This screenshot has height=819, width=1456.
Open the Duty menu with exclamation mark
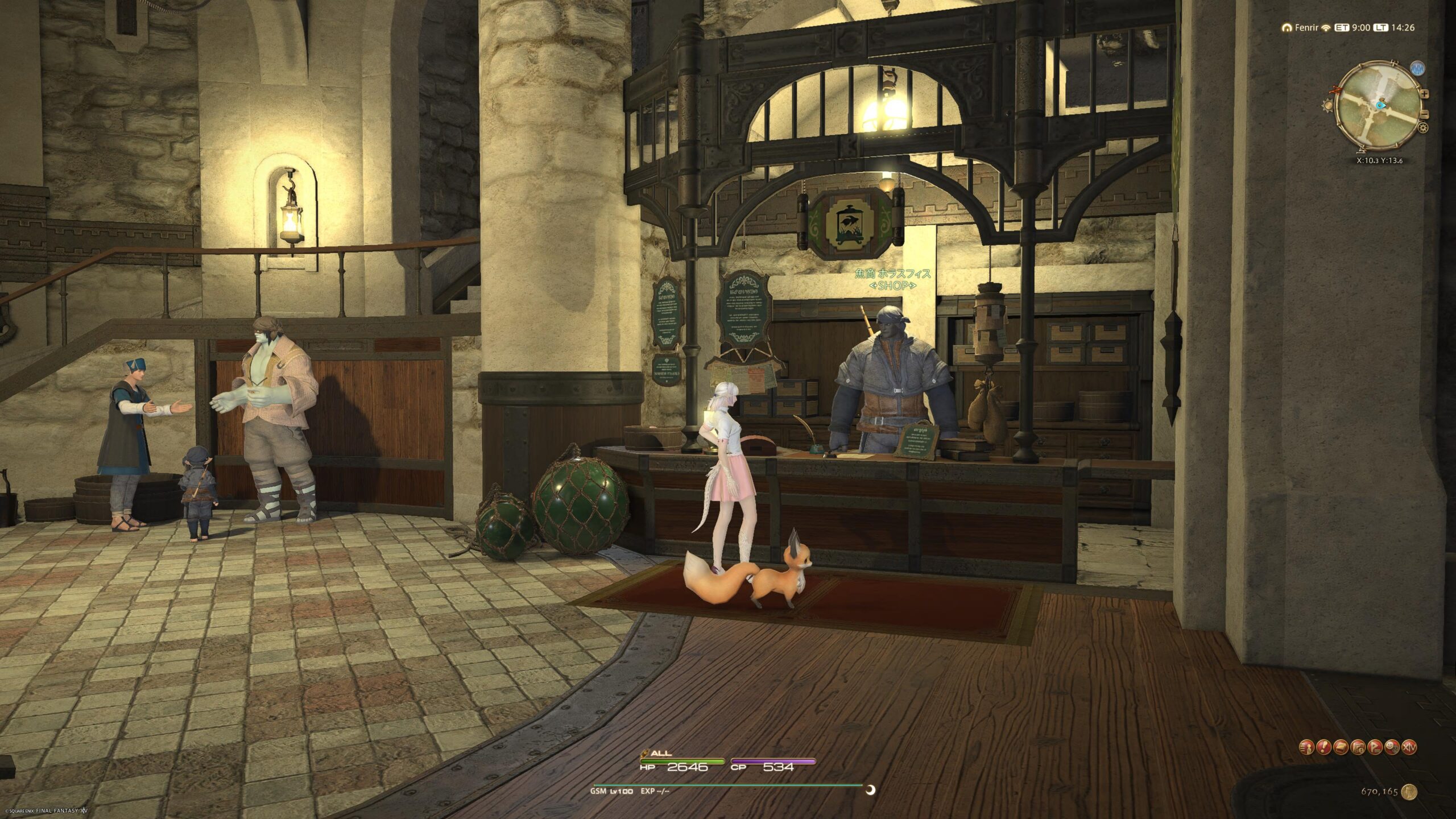[x=1323, y=747]
